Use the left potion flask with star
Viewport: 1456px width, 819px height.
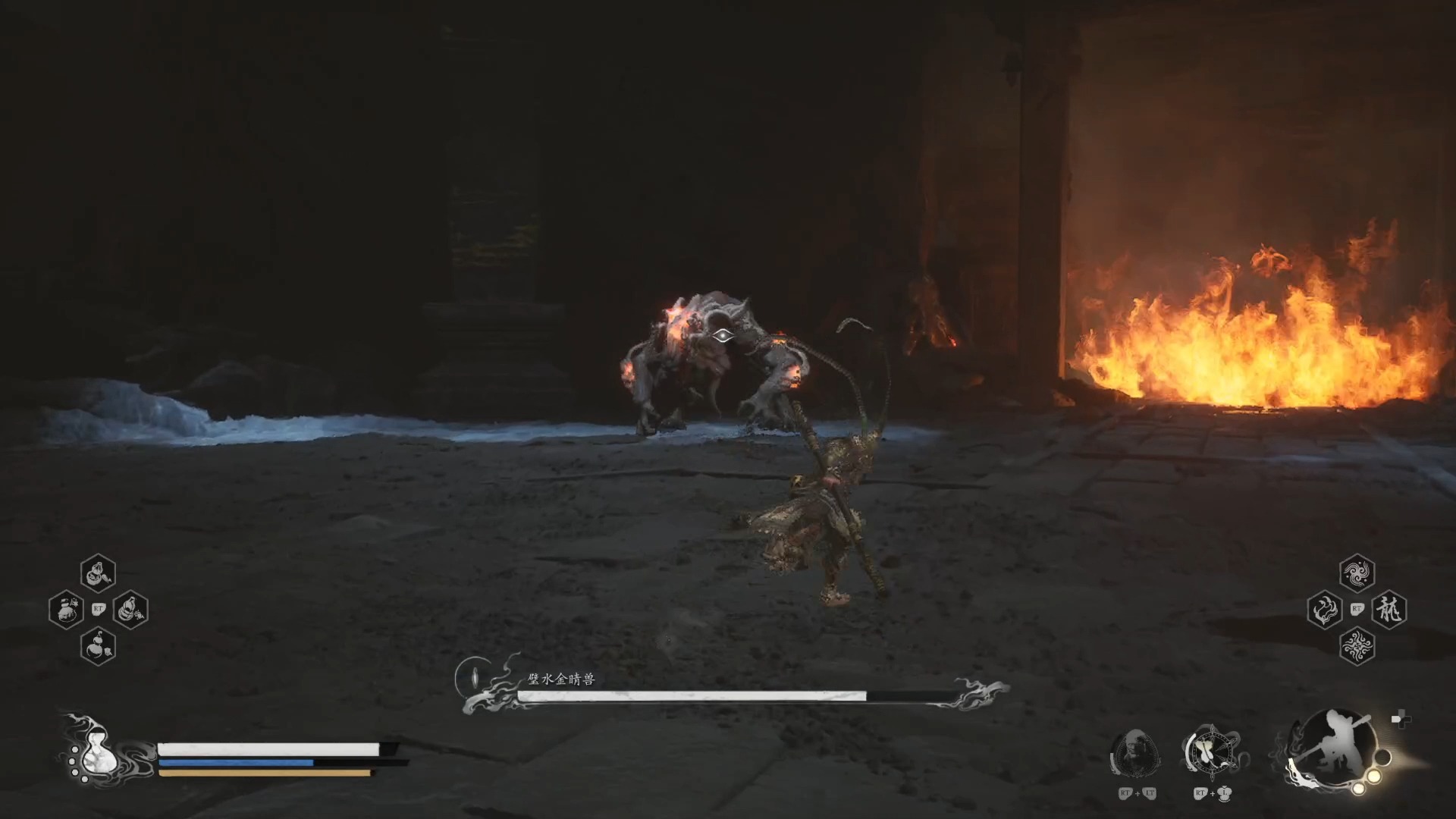(66, 610)
